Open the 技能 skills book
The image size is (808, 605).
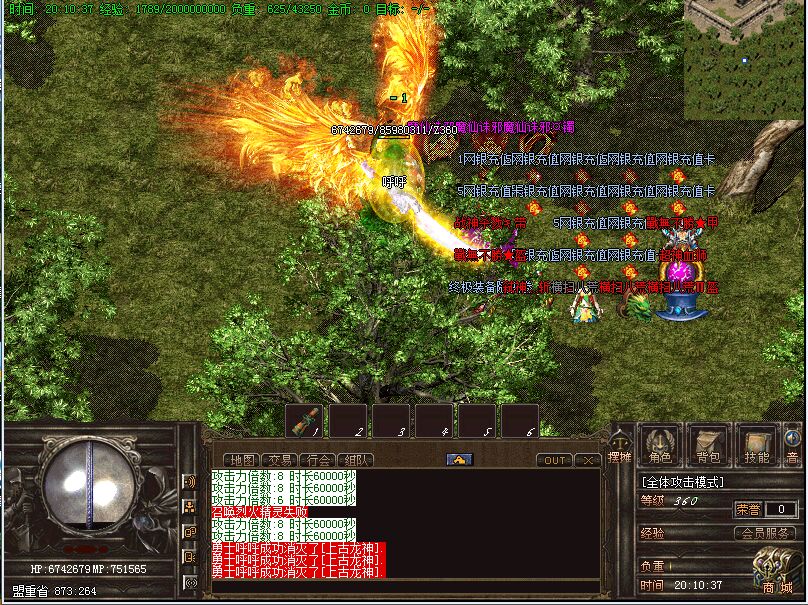[757, 445]
